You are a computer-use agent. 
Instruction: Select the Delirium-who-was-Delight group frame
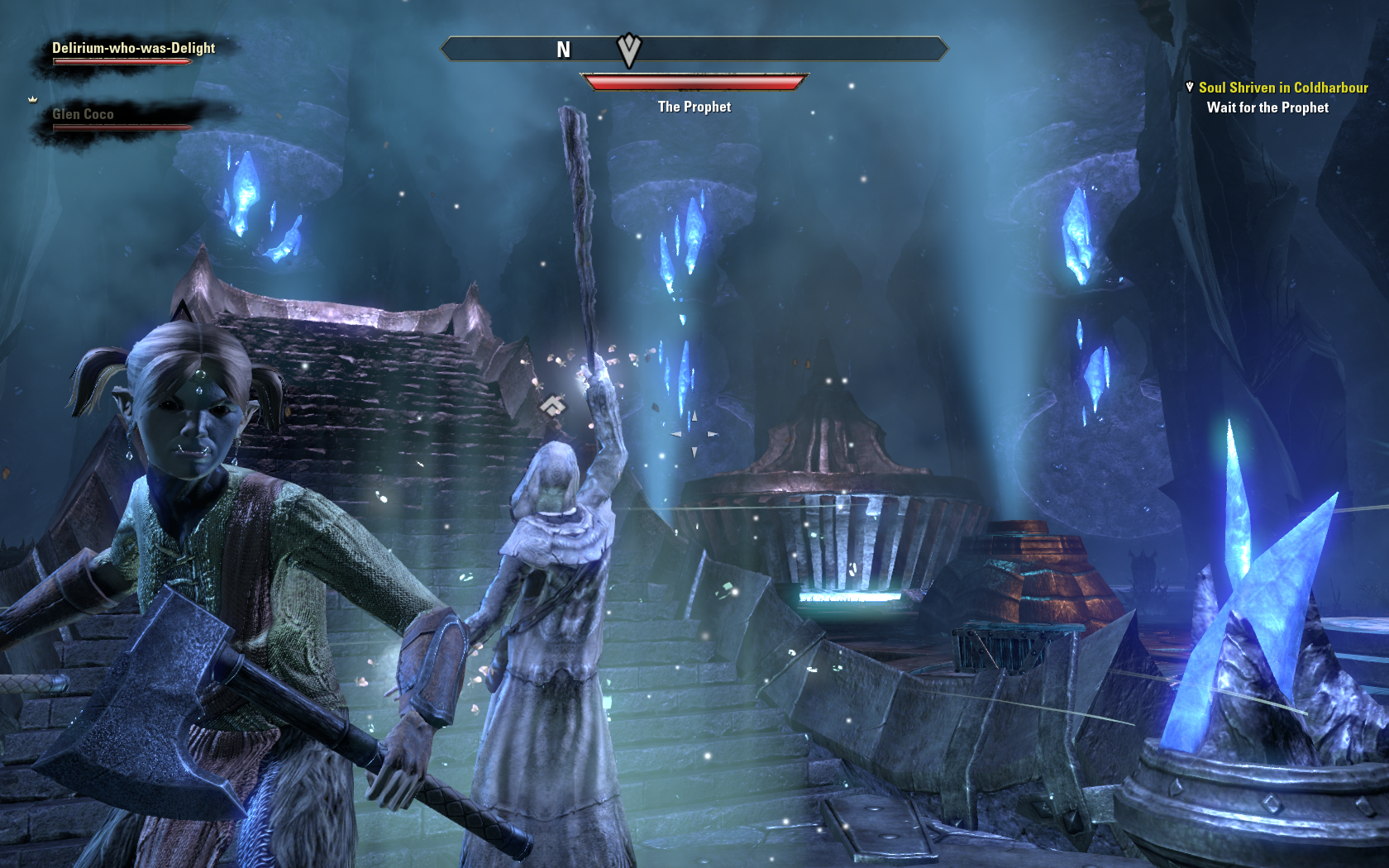[x=133, y=52]
